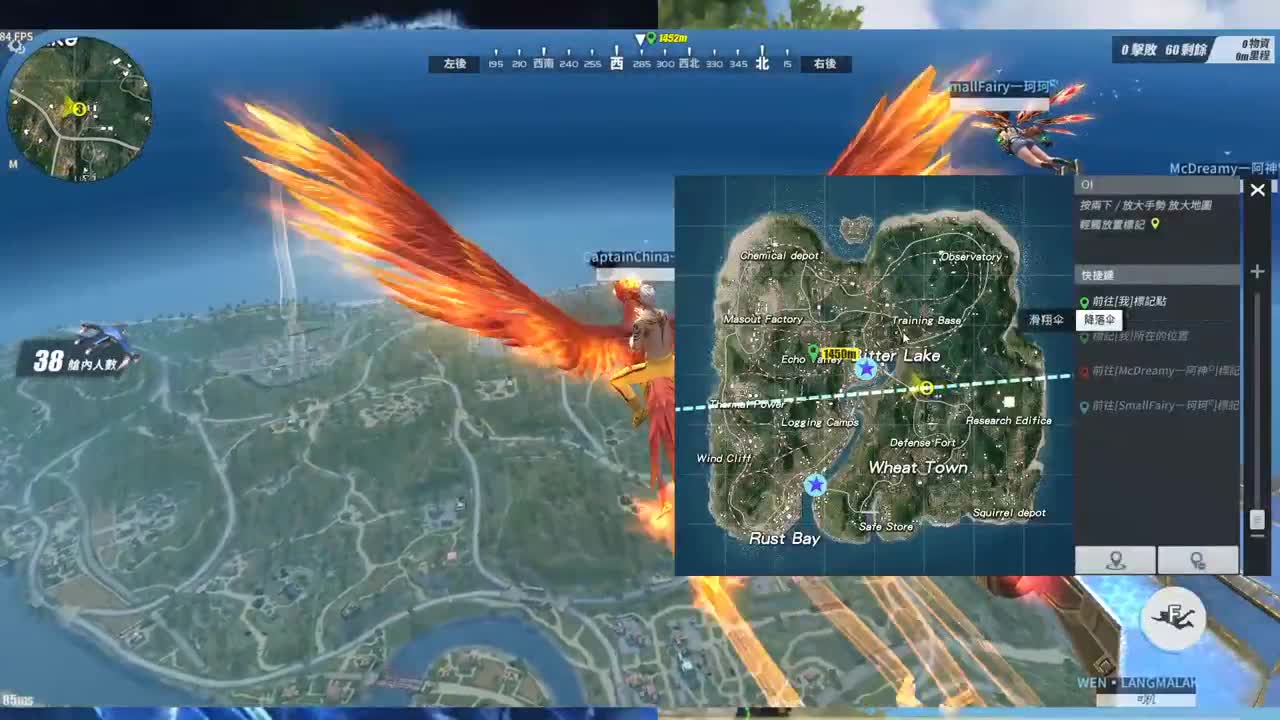
Task: Collapse the 快捷鍵 shortcuts section header
Action: point(1098,274)
